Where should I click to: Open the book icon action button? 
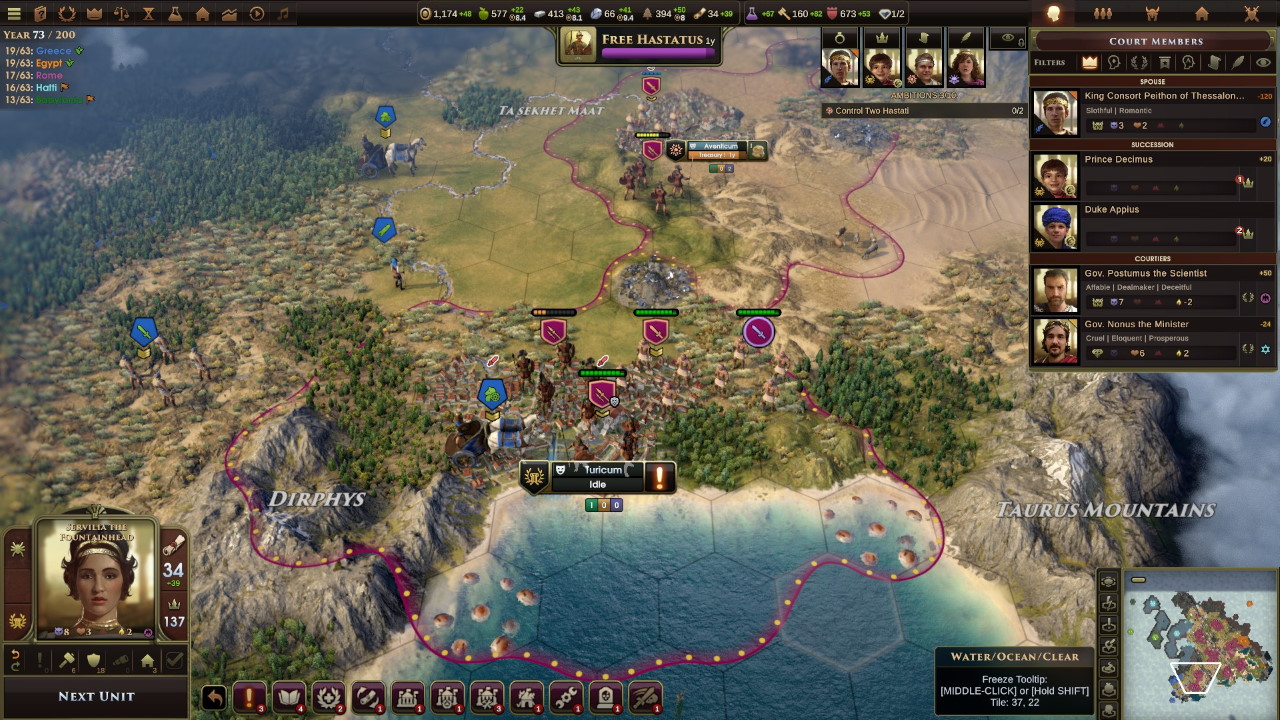(289, 697)
